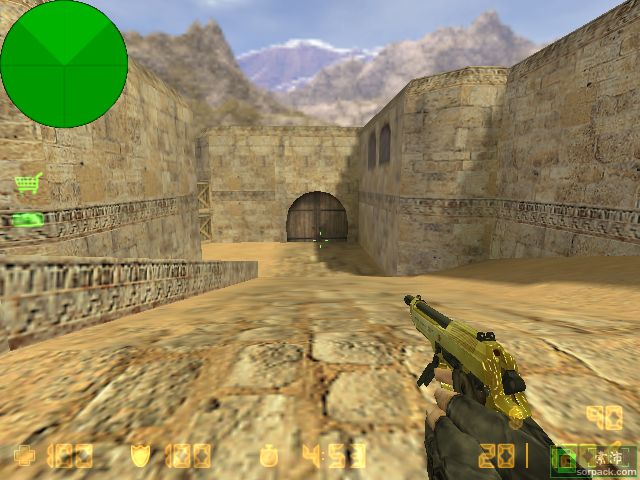Click the green circular radar

point(64,64)
